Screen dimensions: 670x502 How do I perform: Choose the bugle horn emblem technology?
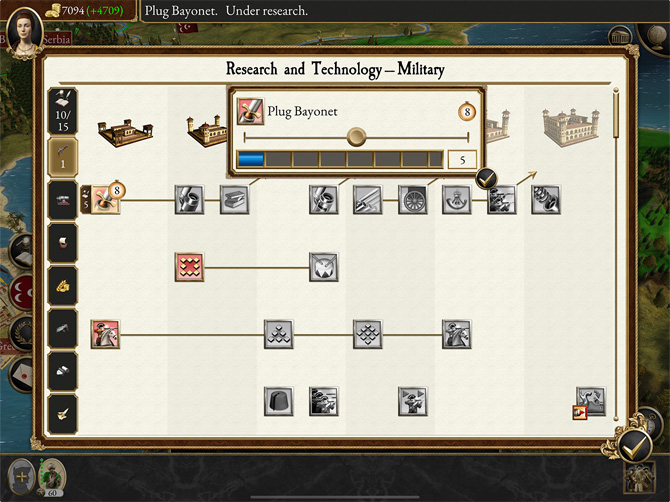(456, 199)
